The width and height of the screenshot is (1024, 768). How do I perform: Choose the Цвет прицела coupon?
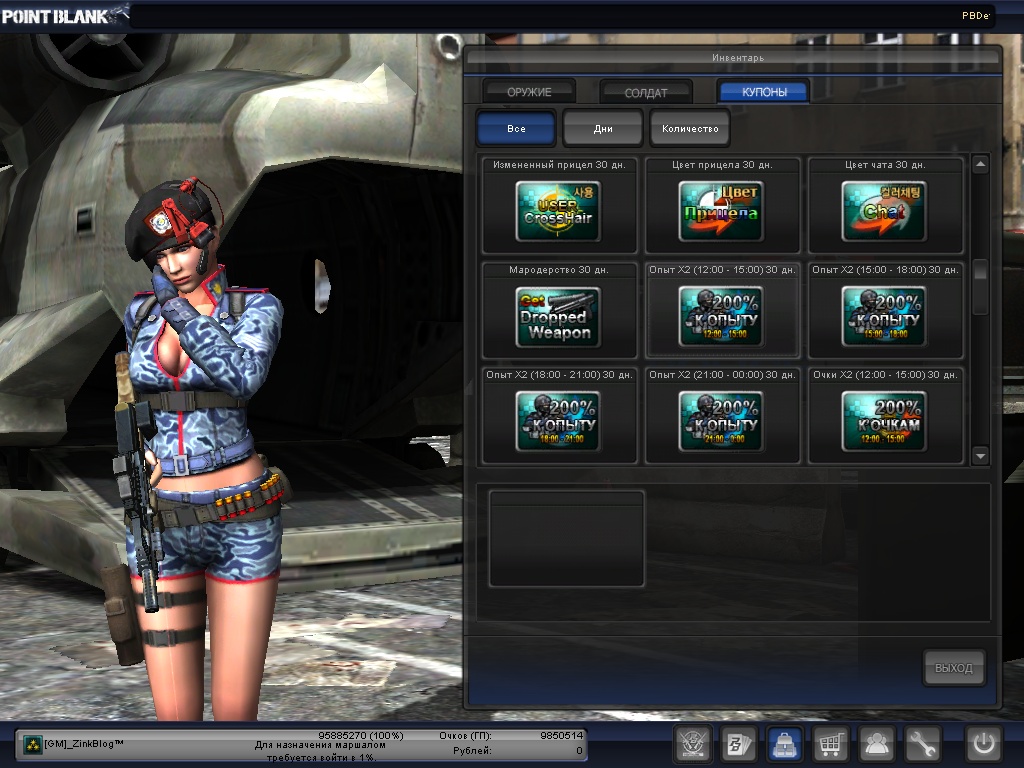click(721, 211)
